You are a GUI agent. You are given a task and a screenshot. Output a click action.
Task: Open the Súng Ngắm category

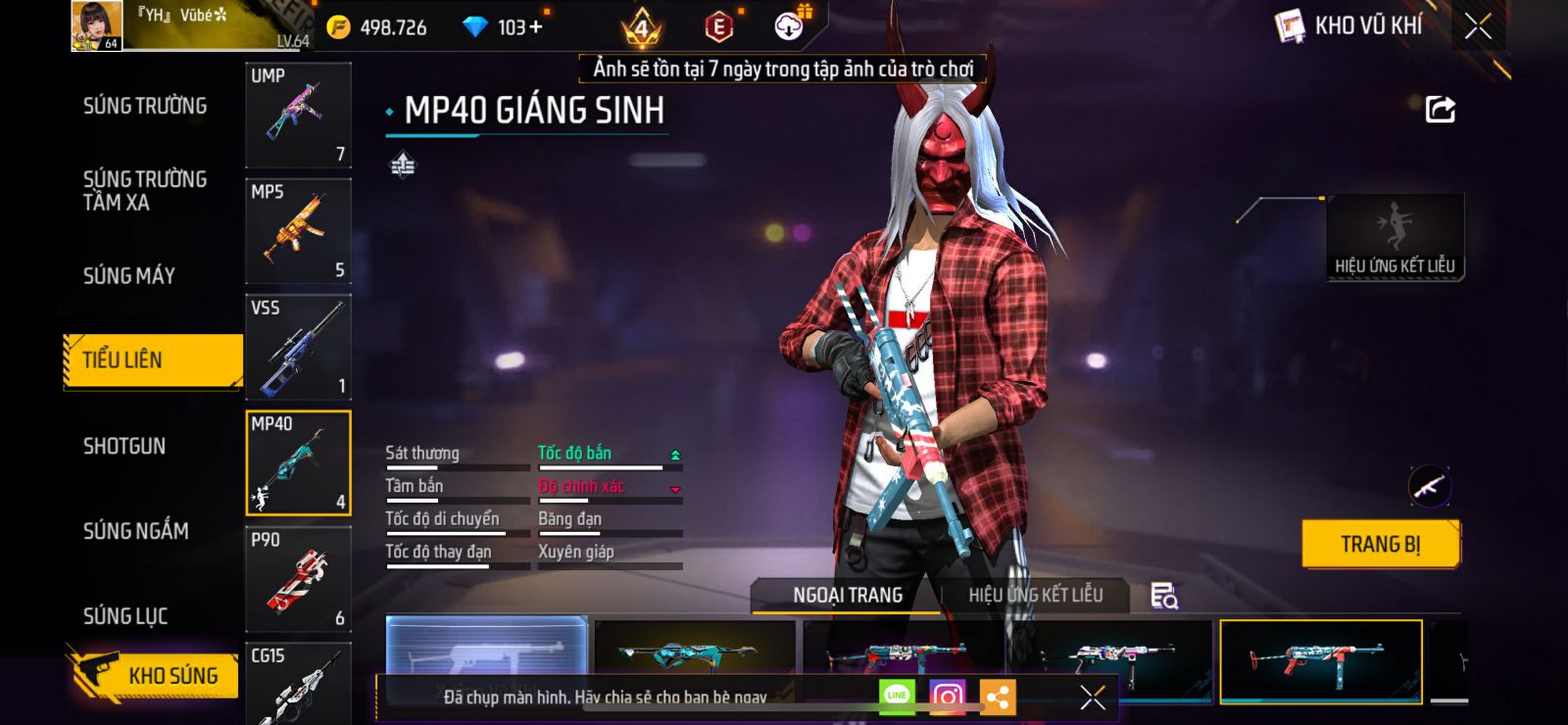pyautogui.click(x=136, y=531)
